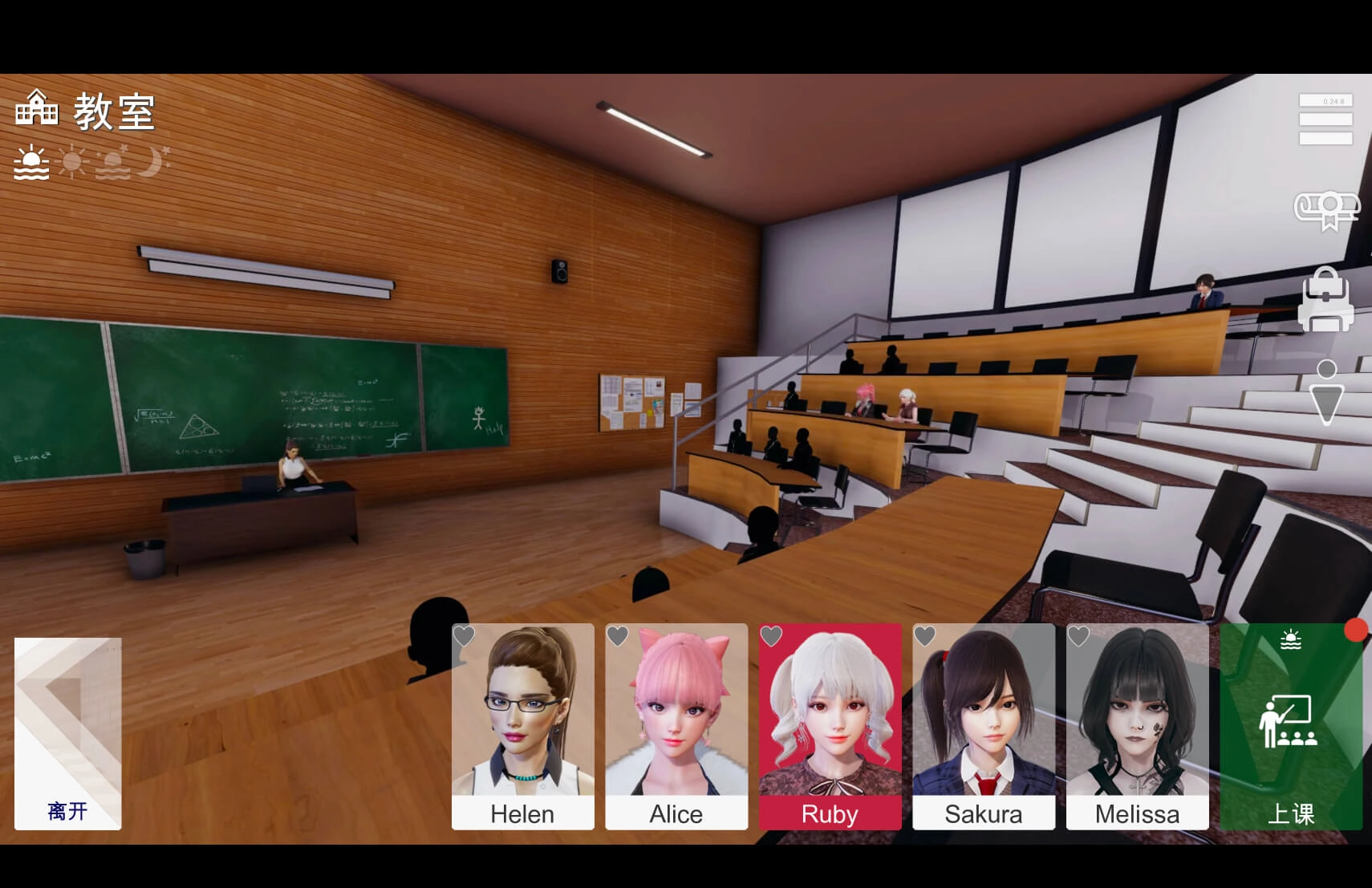Open the hamburger menu

[1325, 120]
